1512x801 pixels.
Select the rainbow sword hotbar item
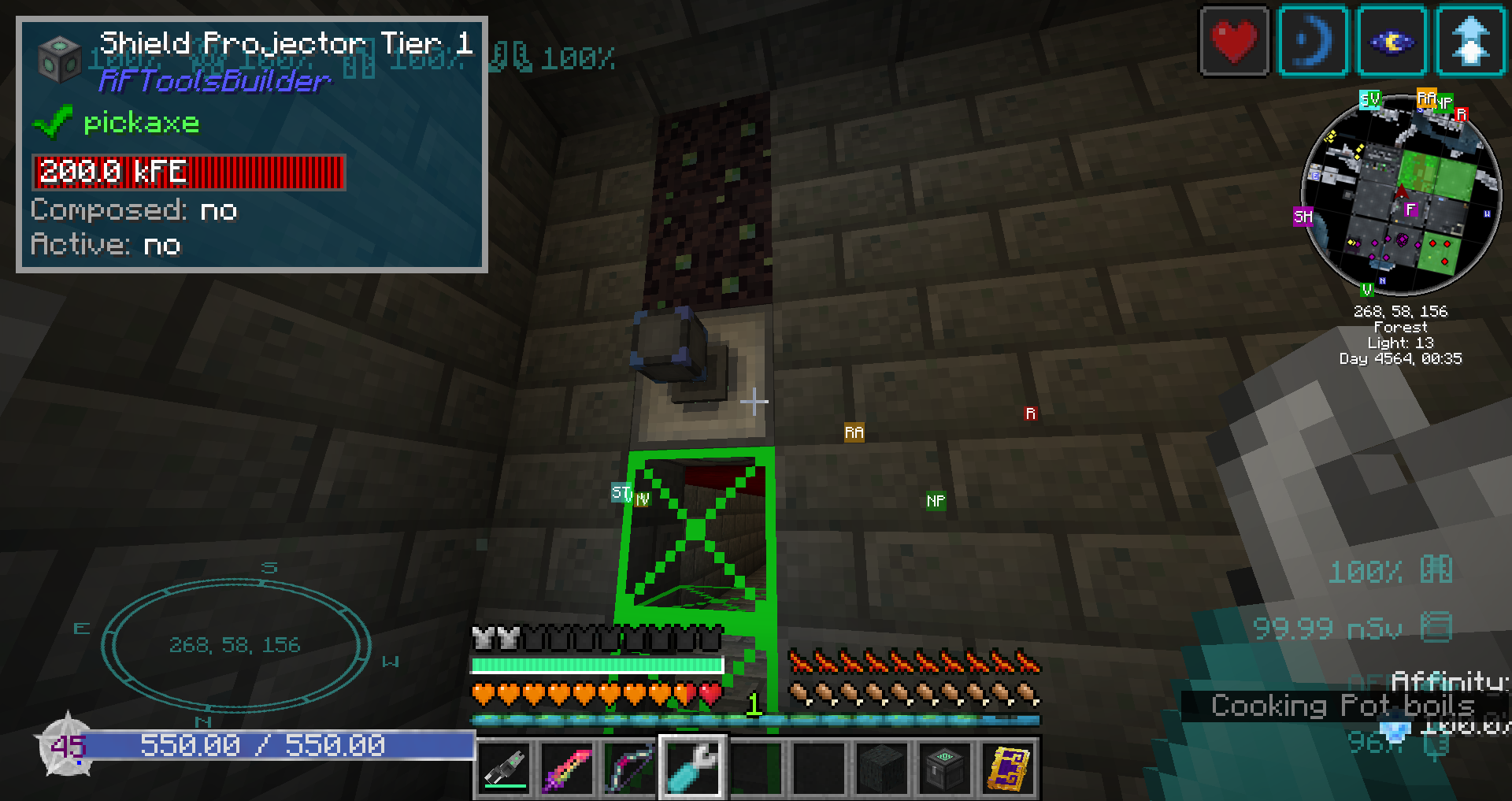coord(566,768)
